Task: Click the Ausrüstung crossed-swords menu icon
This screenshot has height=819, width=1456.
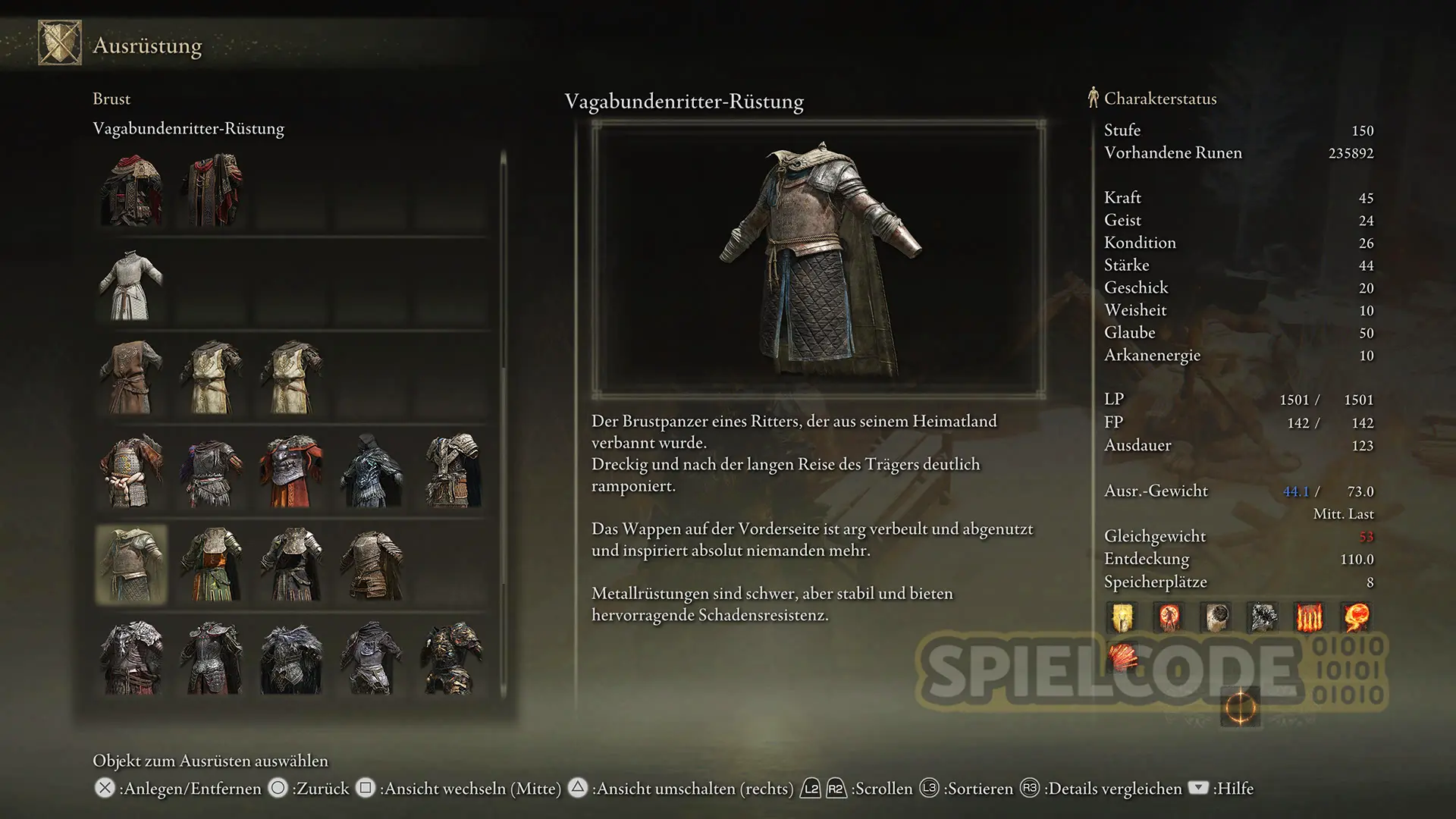Action: click(x=60, y=43)
